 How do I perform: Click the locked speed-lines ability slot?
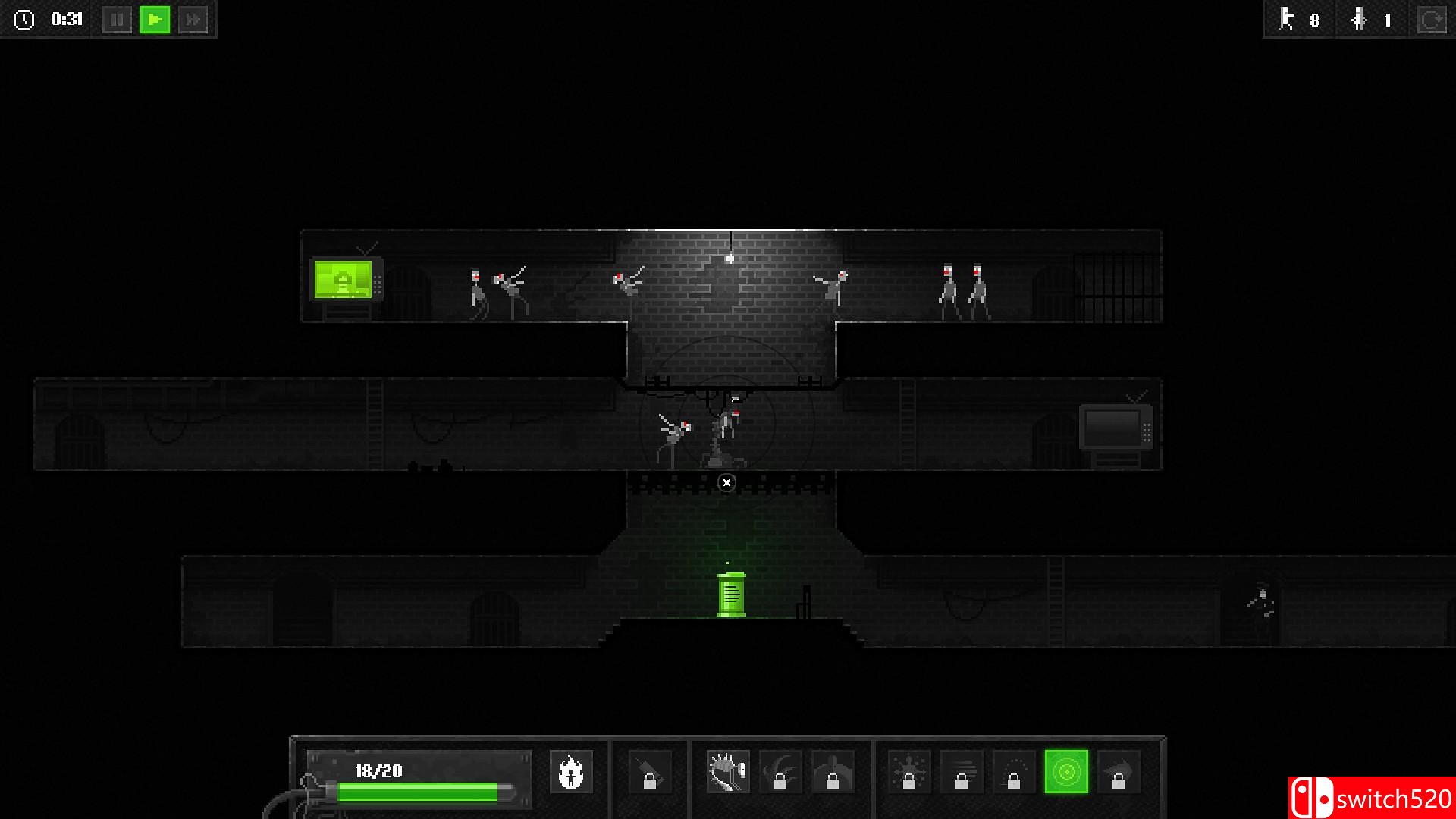click(x=961, y=773)
